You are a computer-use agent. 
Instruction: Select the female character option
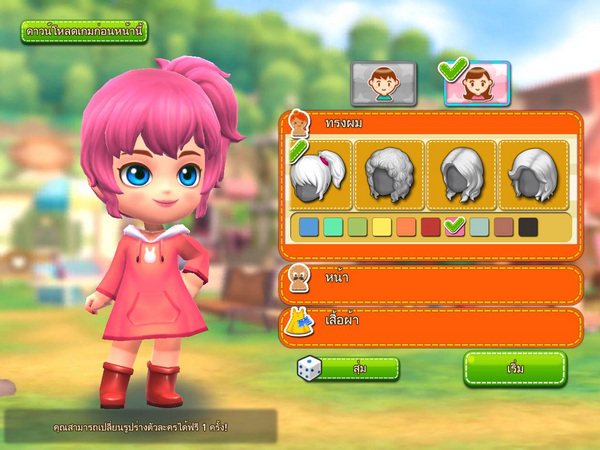477,83
